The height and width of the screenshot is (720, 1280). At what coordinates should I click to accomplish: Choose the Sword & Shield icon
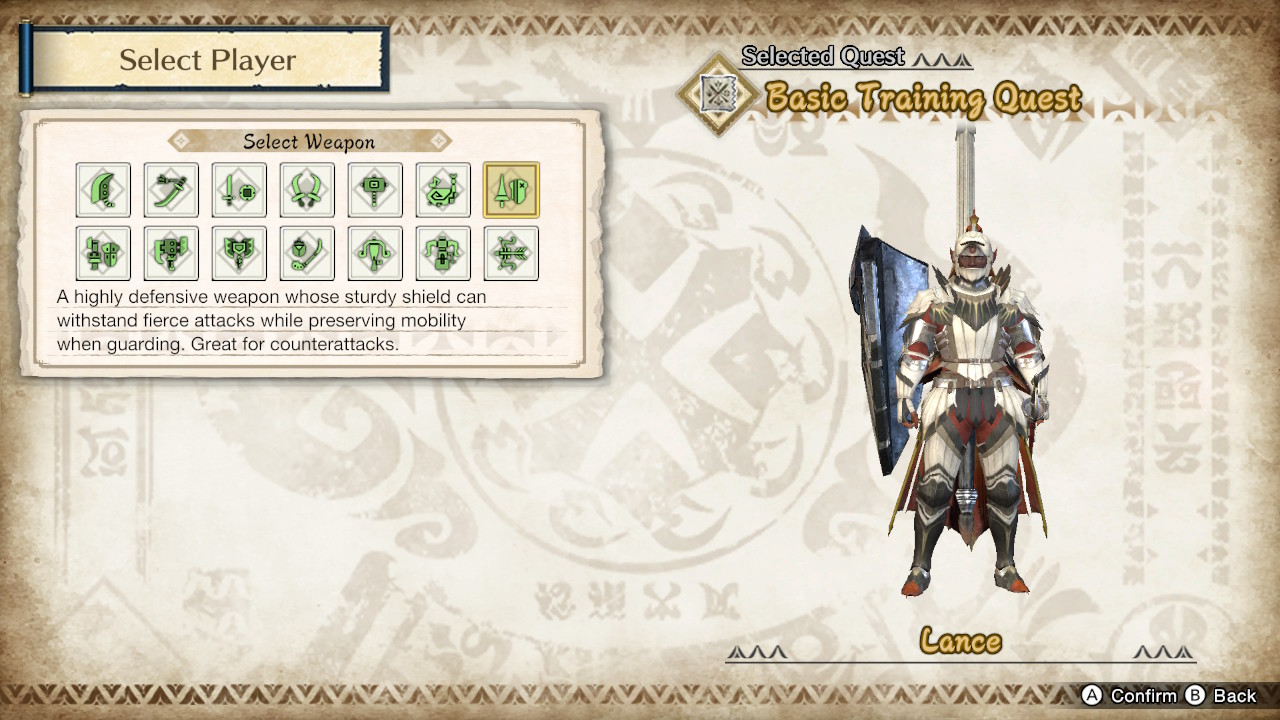coord(239,190)
